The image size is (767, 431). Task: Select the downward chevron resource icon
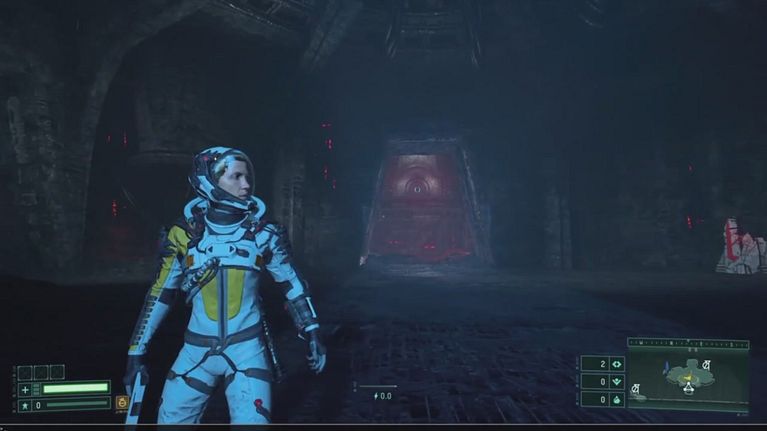(x=617, y=381)
